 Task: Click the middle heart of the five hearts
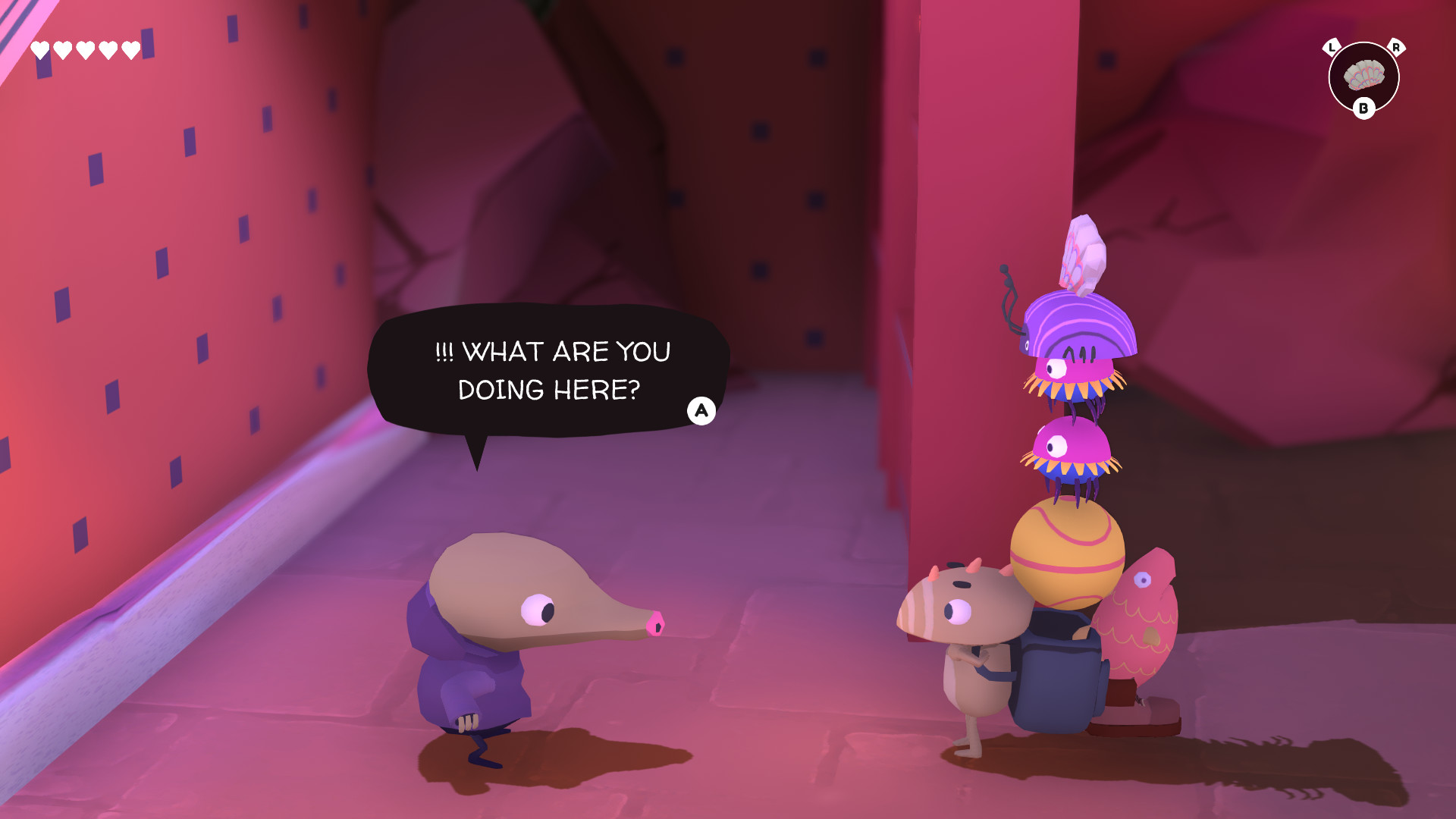pyautogui.click(x=83, y=49)
